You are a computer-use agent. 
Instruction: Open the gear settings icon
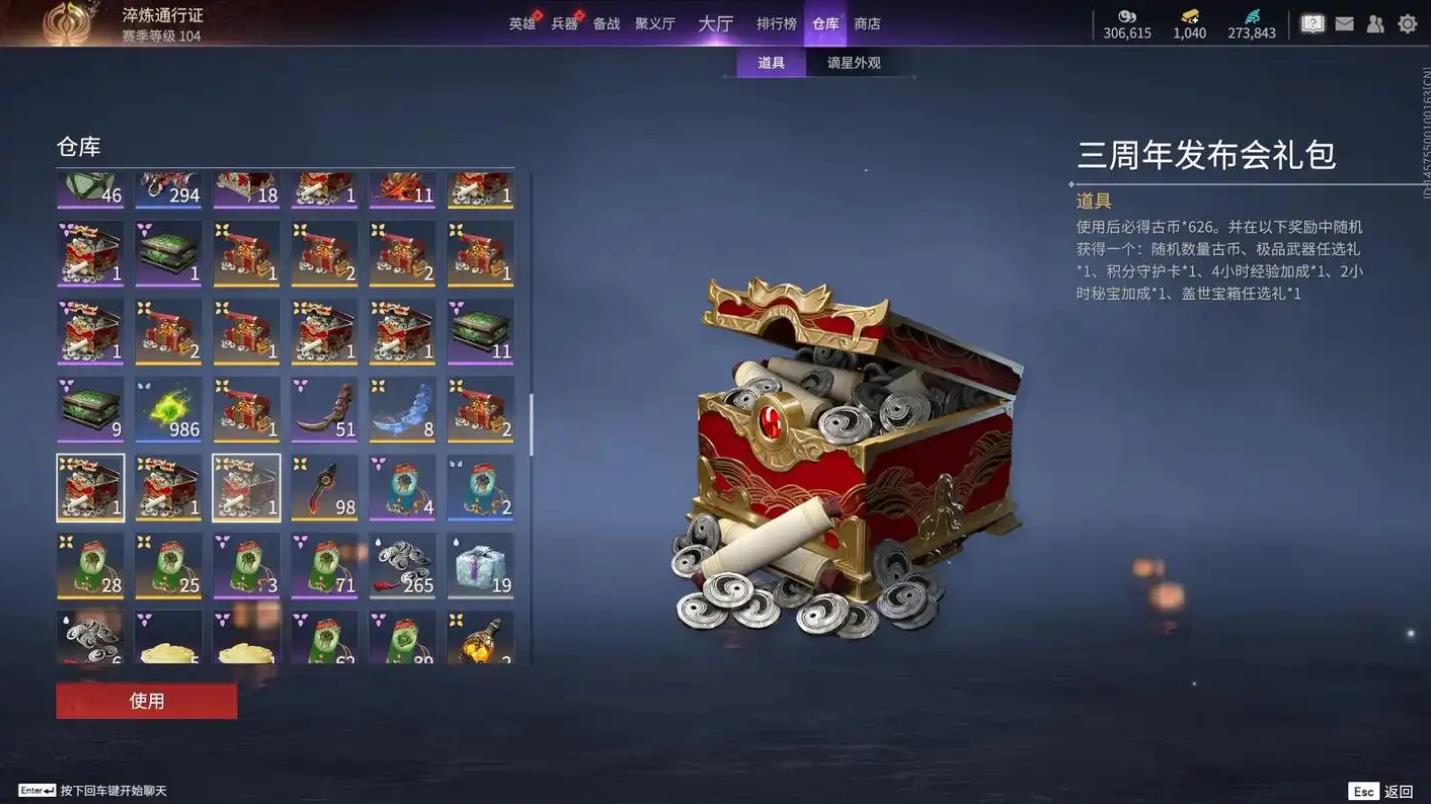click(x=1407, y=24)
